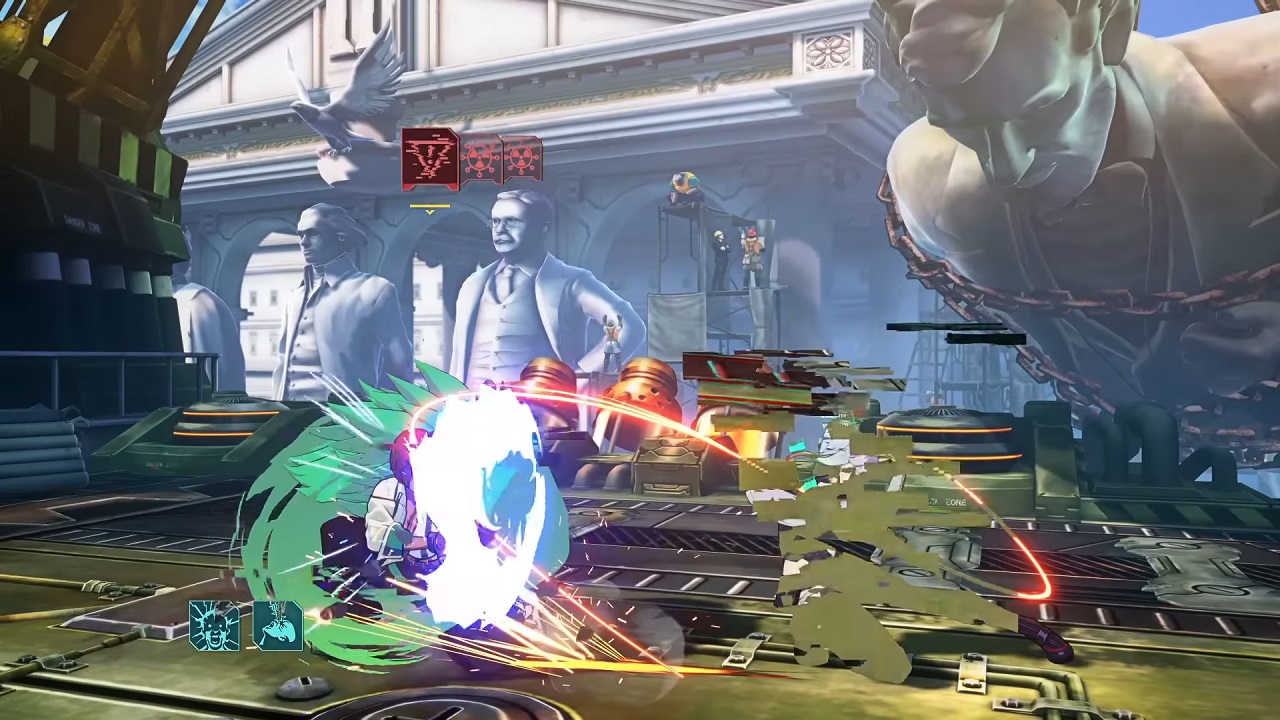This screenshot has width=1280, height=720.
Task: Select the teal screaming face icon
Action: point(215,625)
